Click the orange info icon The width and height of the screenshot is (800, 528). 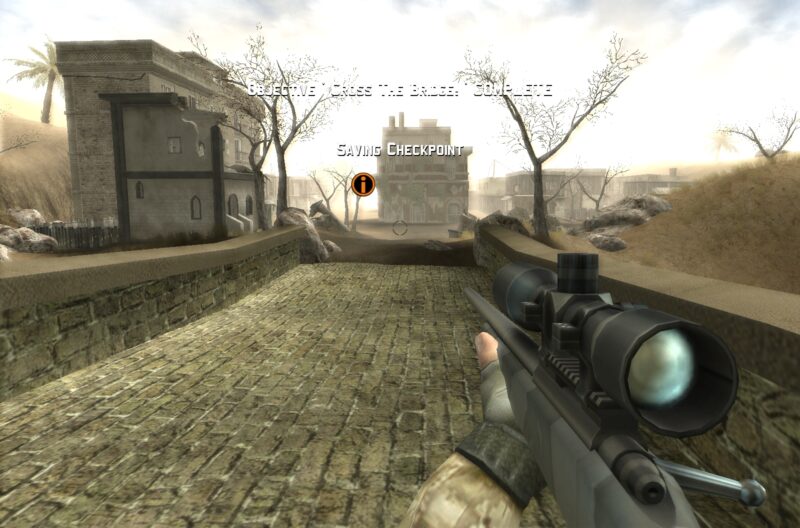(x=363, y=184)
